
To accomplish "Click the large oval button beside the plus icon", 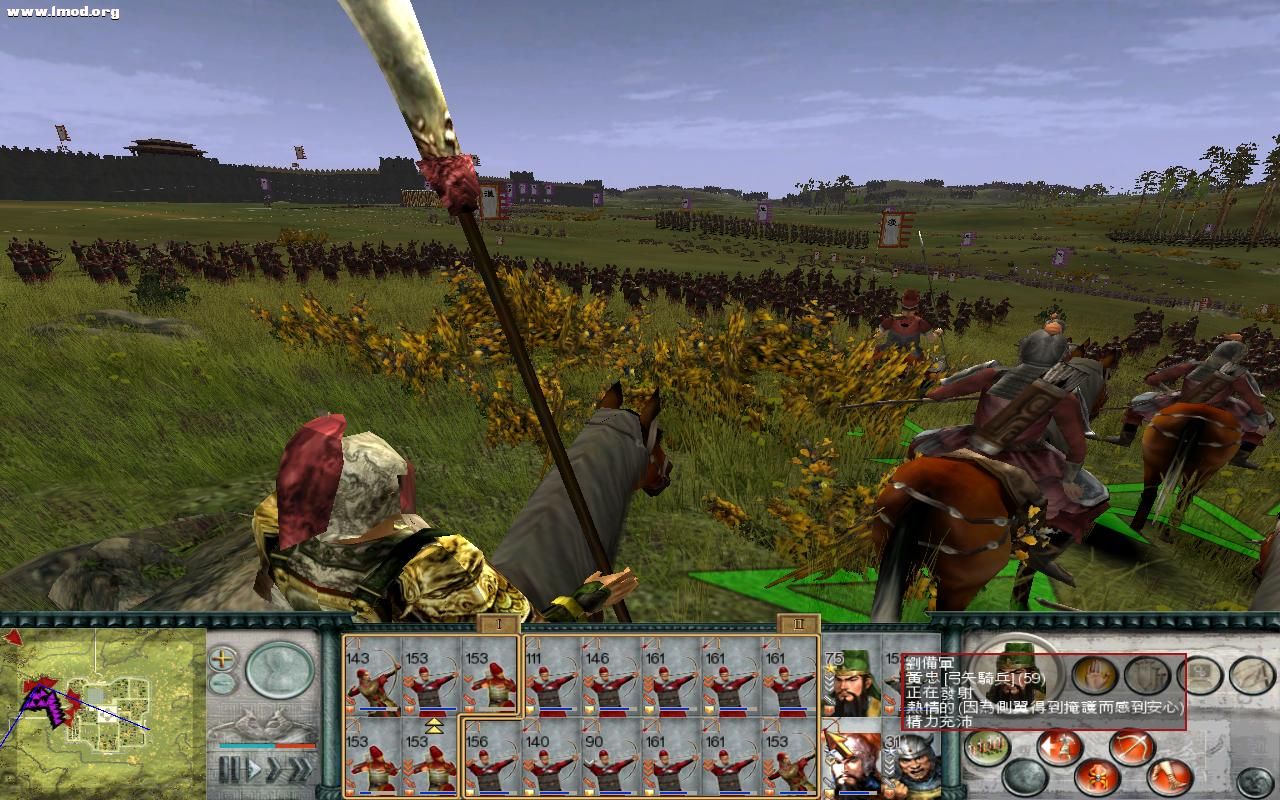I will click(x=278, y=671).
